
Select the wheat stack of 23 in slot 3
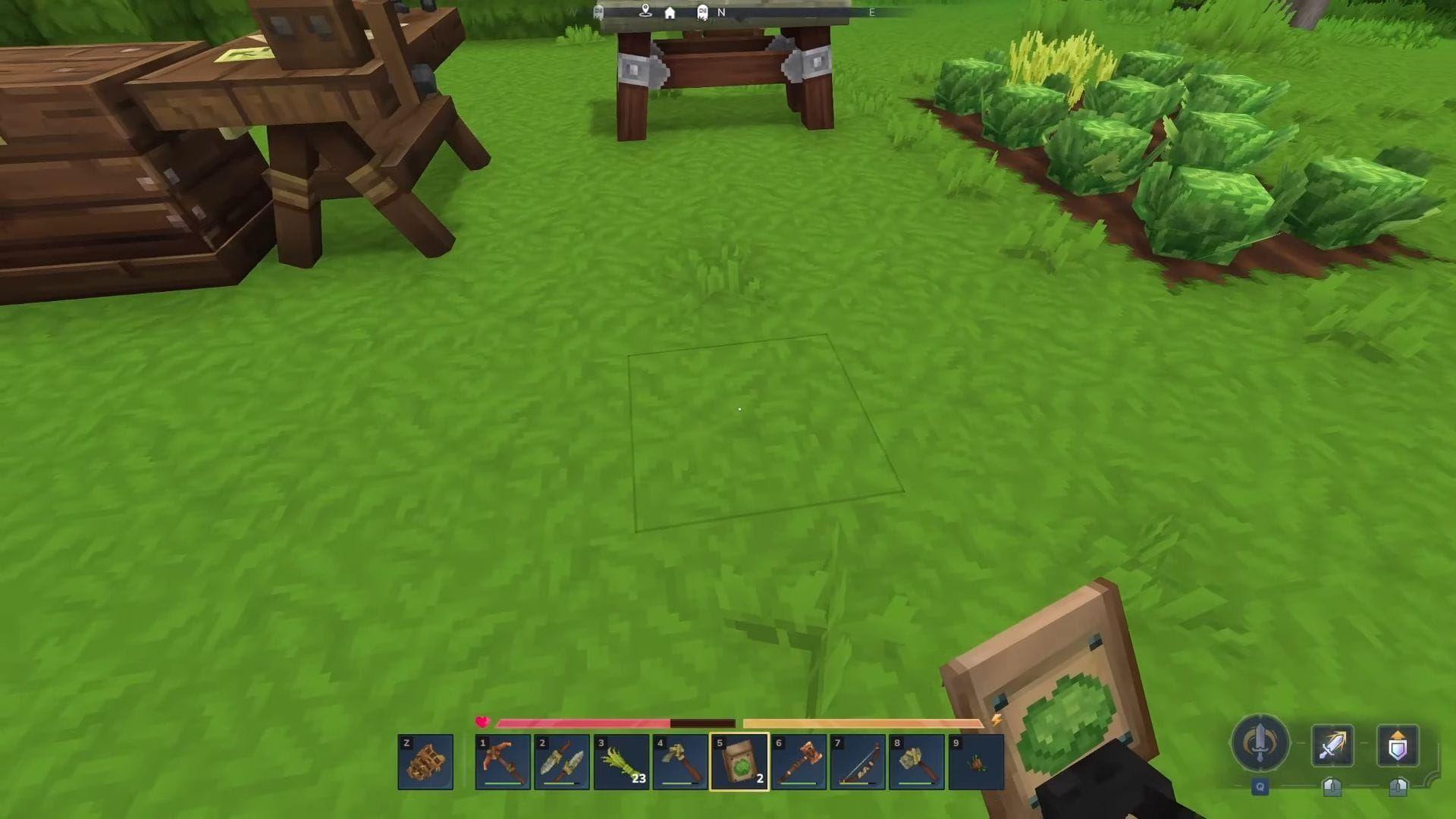(620, 762)
